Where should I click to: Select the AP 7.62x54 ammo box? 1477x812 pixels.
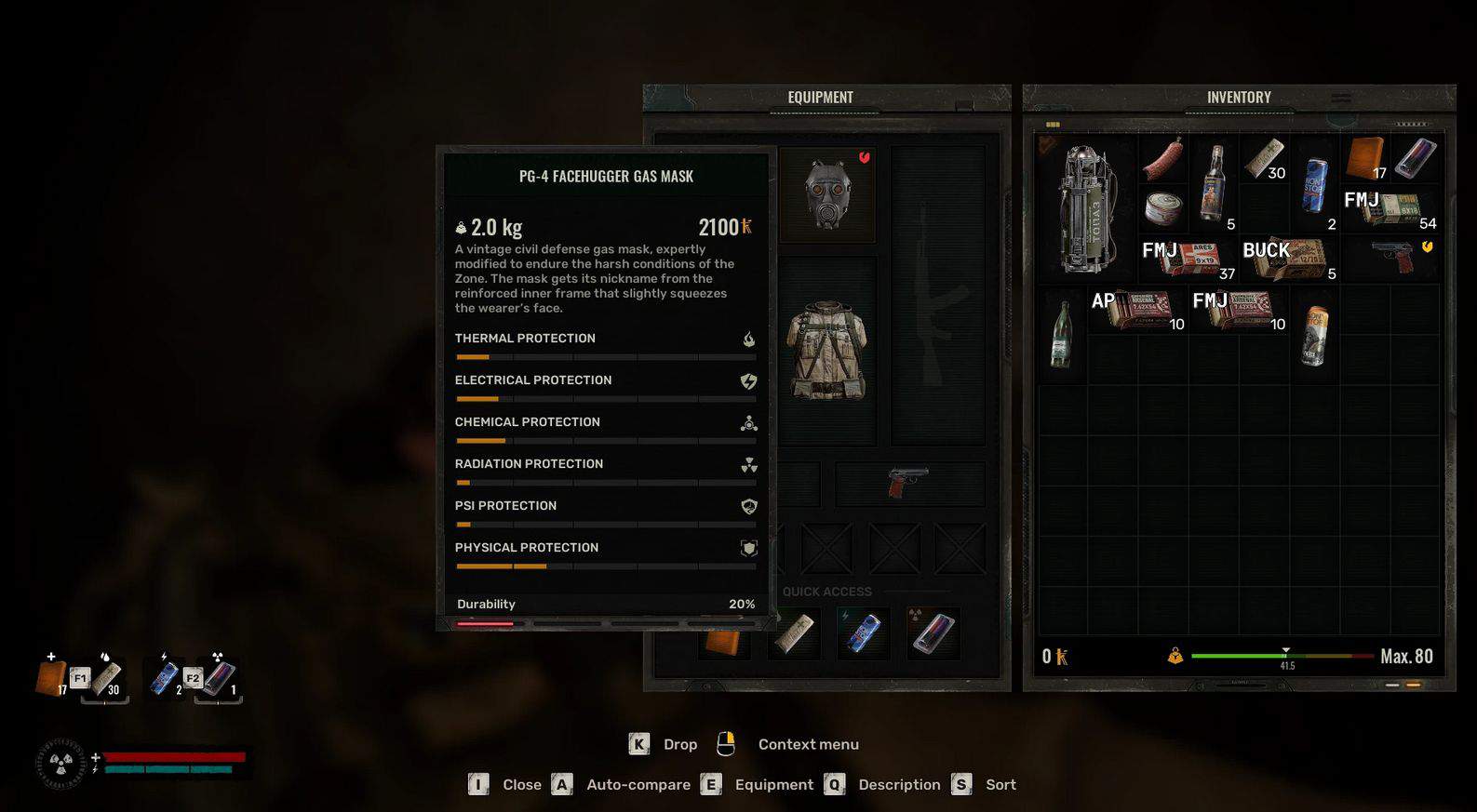pyautogui.click(x=1137, y=310)
